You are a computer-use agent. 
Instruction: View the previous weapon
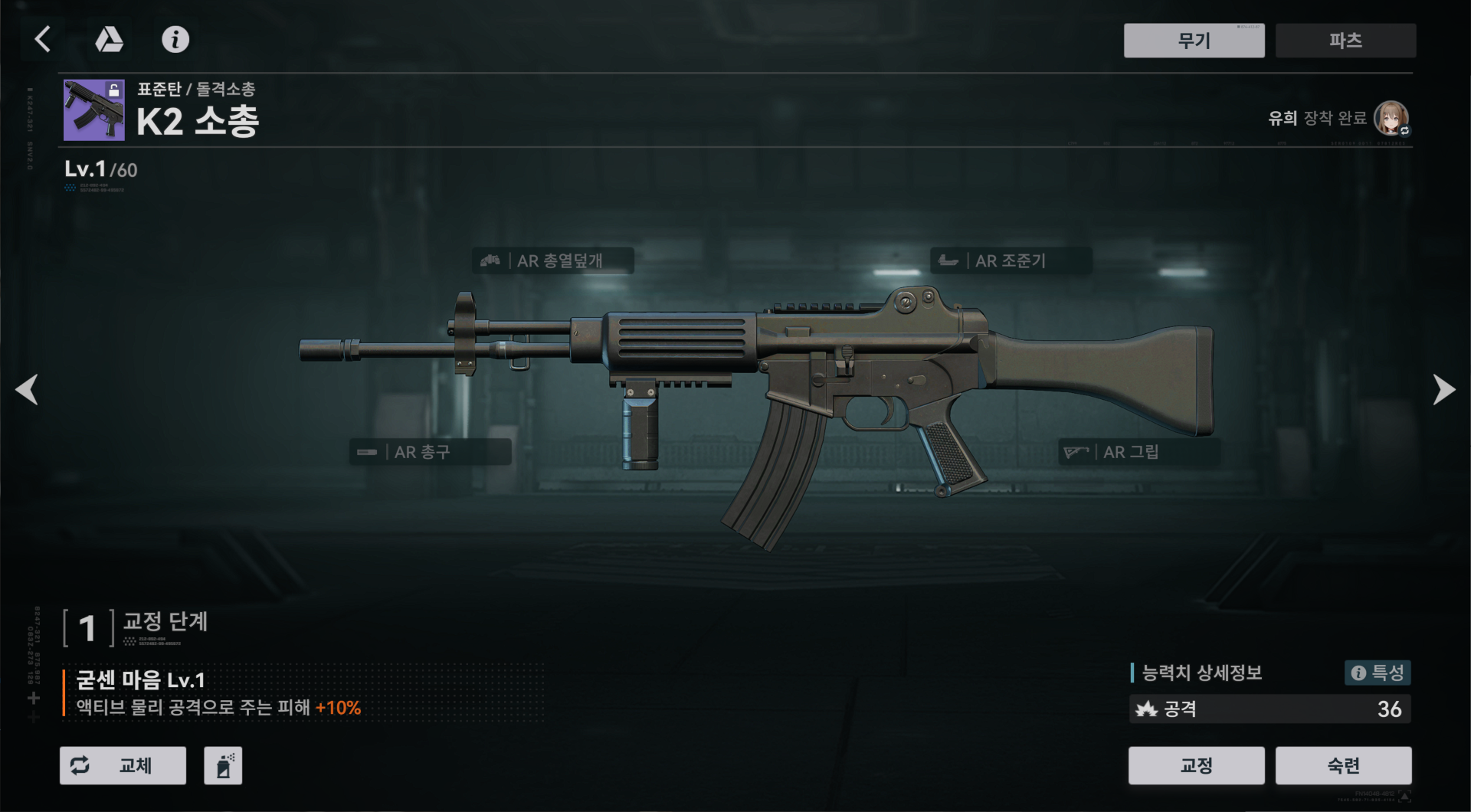(28, 389)
